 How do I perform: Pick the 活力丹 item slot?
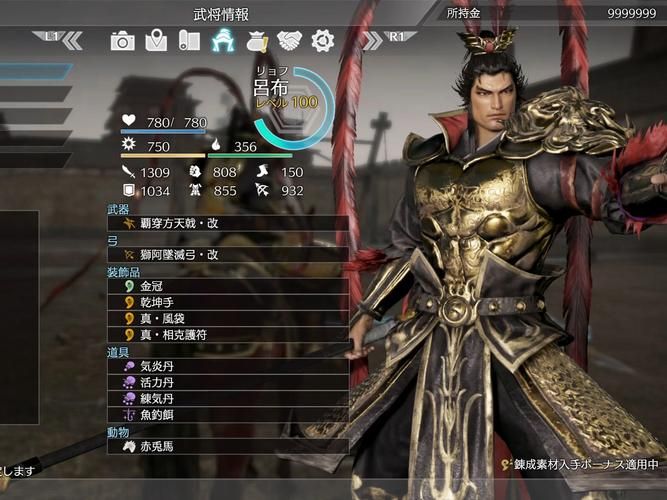pos(228,382)
